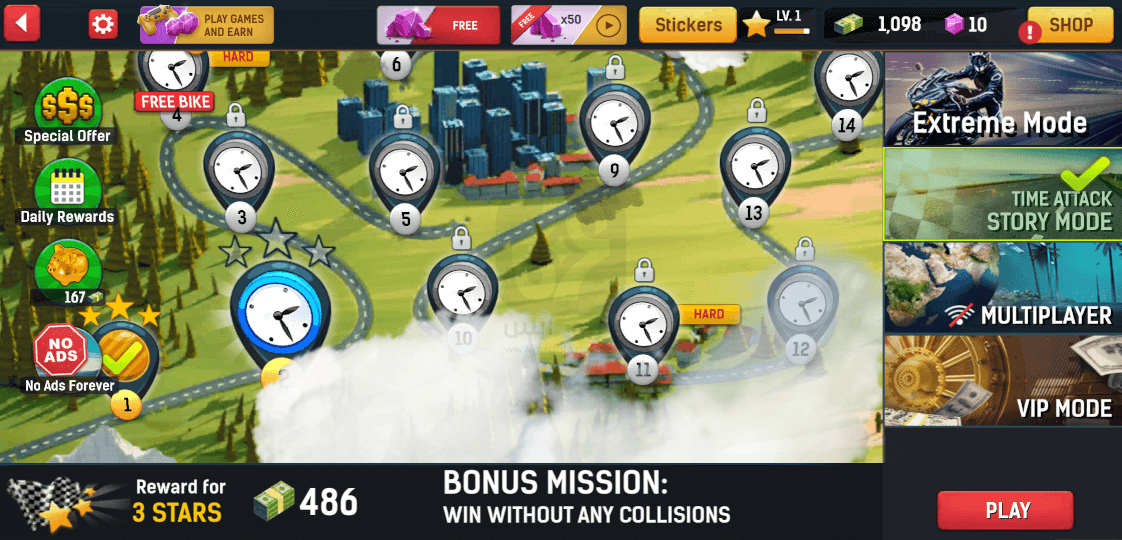Open settings via the gear icon
This screenshot has height=540, width=1122.
(x=103, y=24)
